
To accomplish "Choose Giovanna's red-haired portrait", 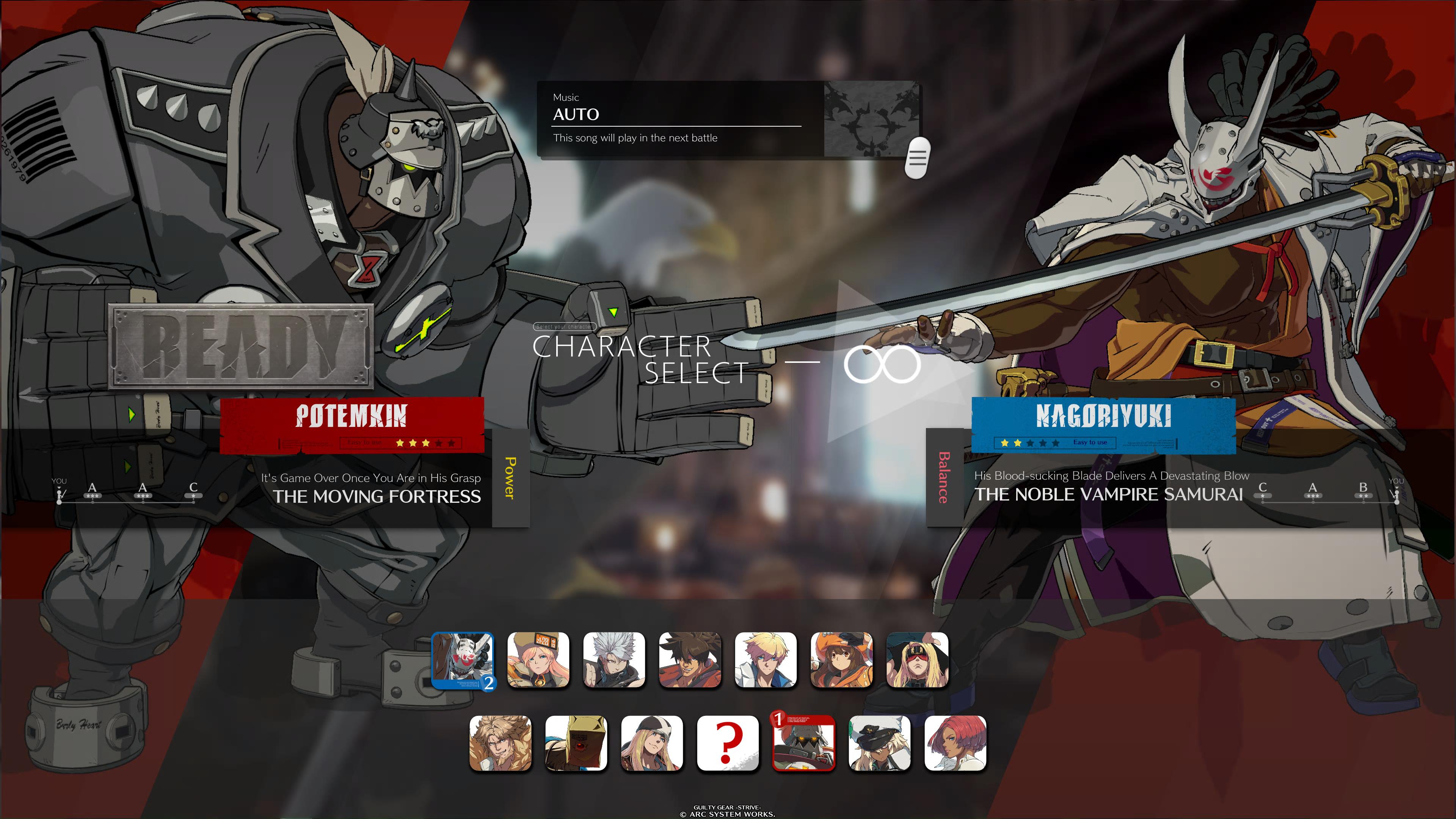I will pyautogui.click(x=955, y=743).
